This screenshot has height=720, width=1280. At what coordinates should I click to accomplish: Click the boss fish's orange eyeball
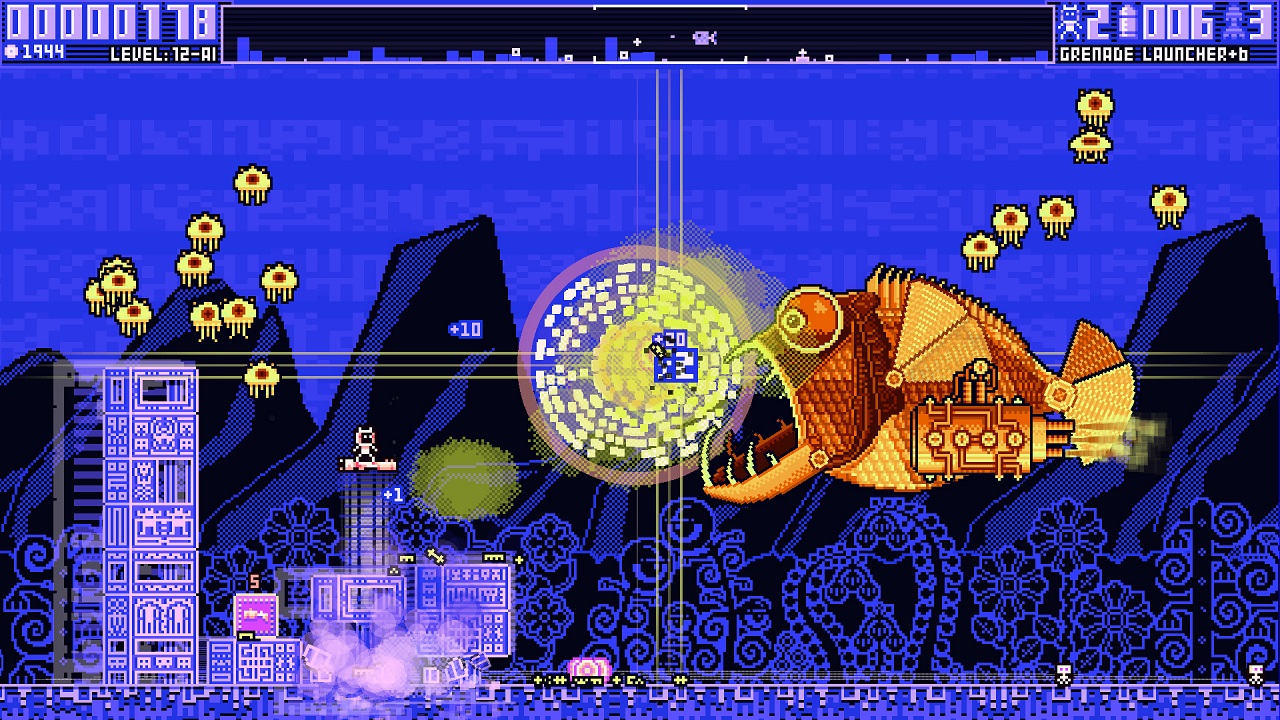point(812,314)
